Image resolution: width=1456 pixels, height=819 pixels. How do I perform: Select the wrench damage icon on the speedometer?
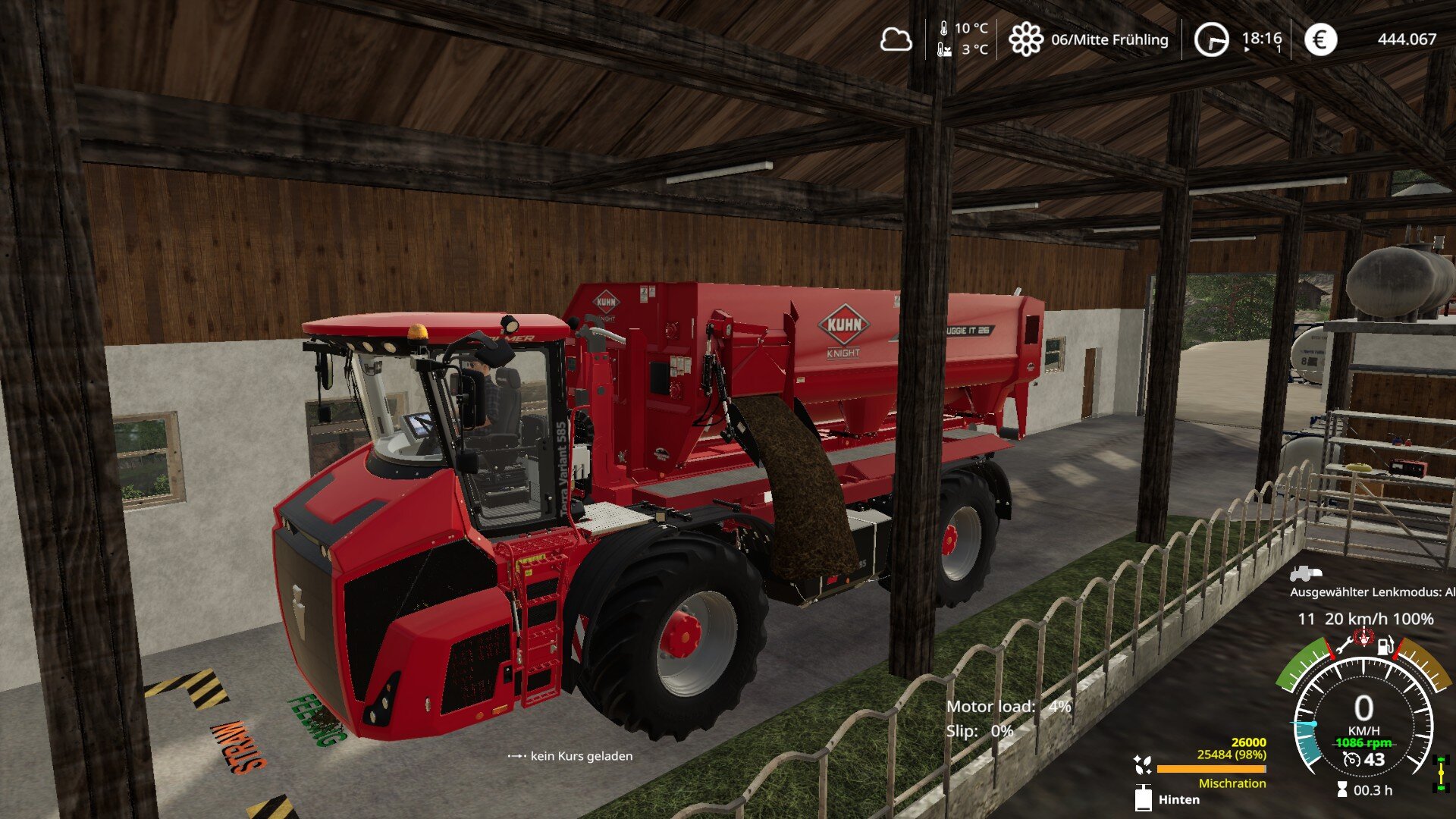tap(1343, 646)
